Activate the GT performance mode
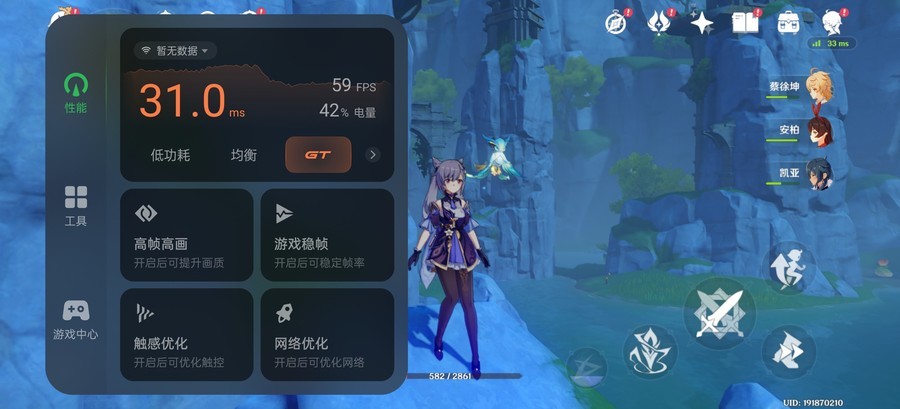Image resolution: width=900 pixels, height=409 pixels. 318,155
